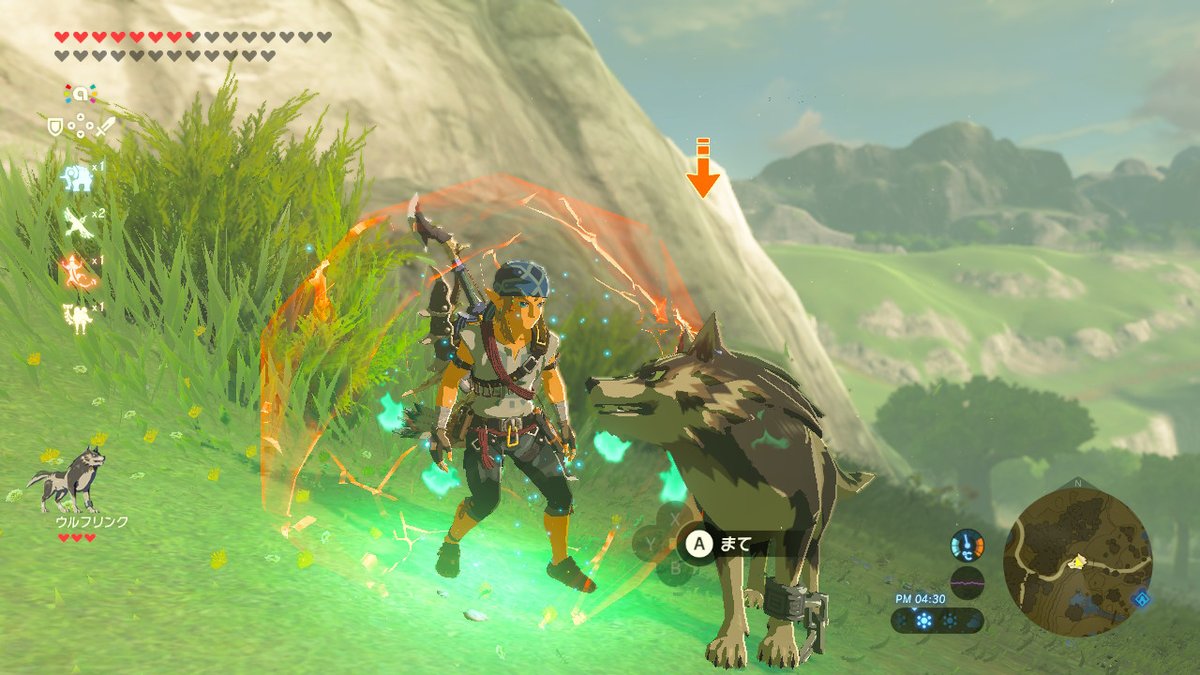Select the camel champion ability icon
Image resolution: width=1200 pixels, height=675 pixels.
(x=77, y=316)
